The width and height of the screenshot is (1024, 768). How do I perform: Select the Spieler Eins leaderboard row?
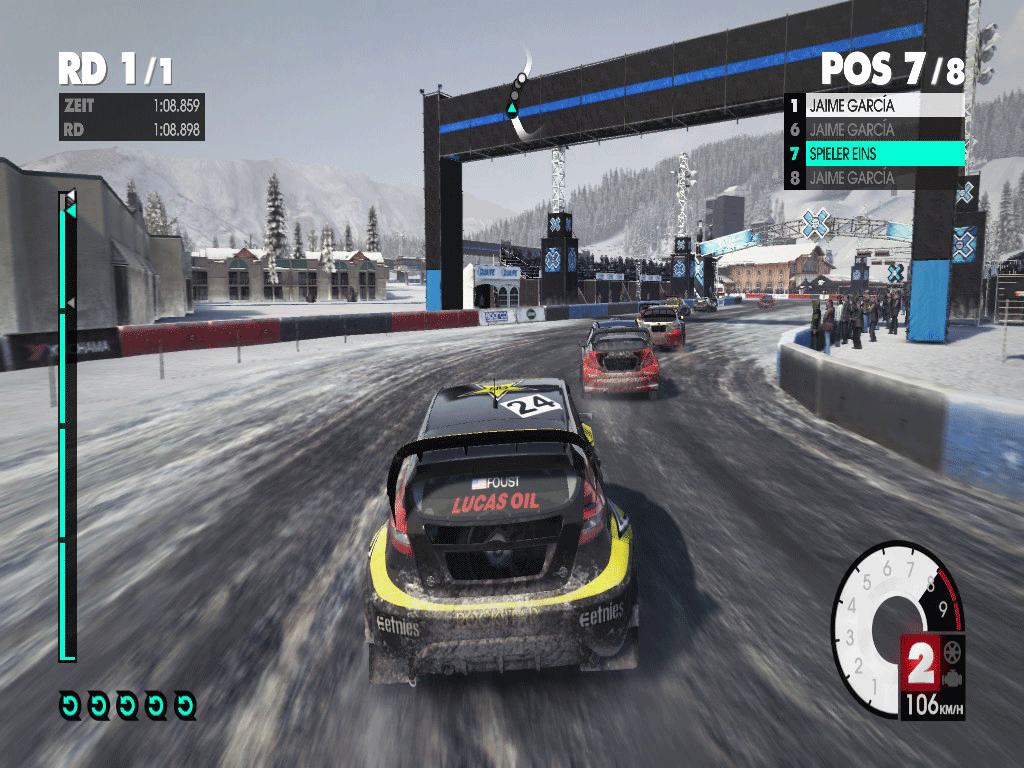[x=875, y=154]
